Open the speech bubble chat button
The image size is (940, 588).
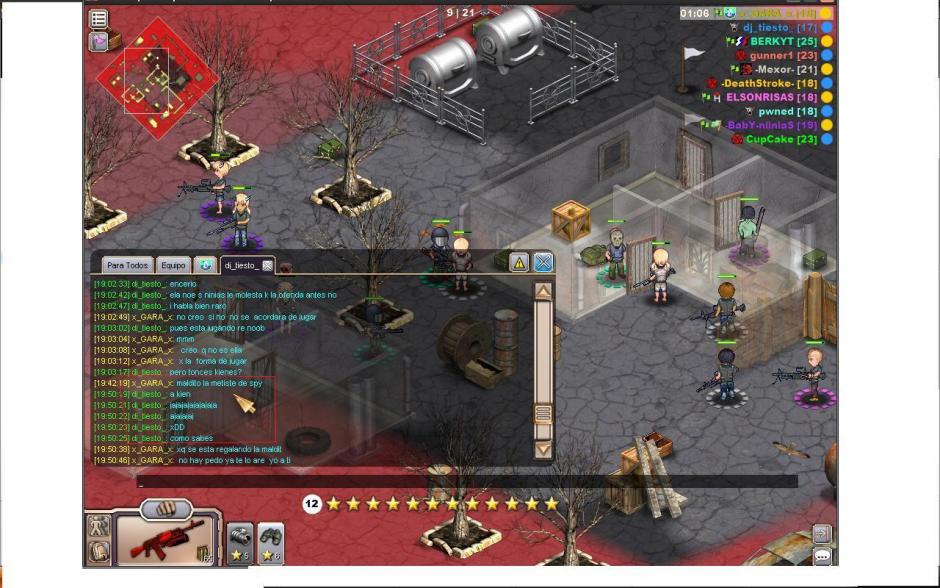(822, 556)
